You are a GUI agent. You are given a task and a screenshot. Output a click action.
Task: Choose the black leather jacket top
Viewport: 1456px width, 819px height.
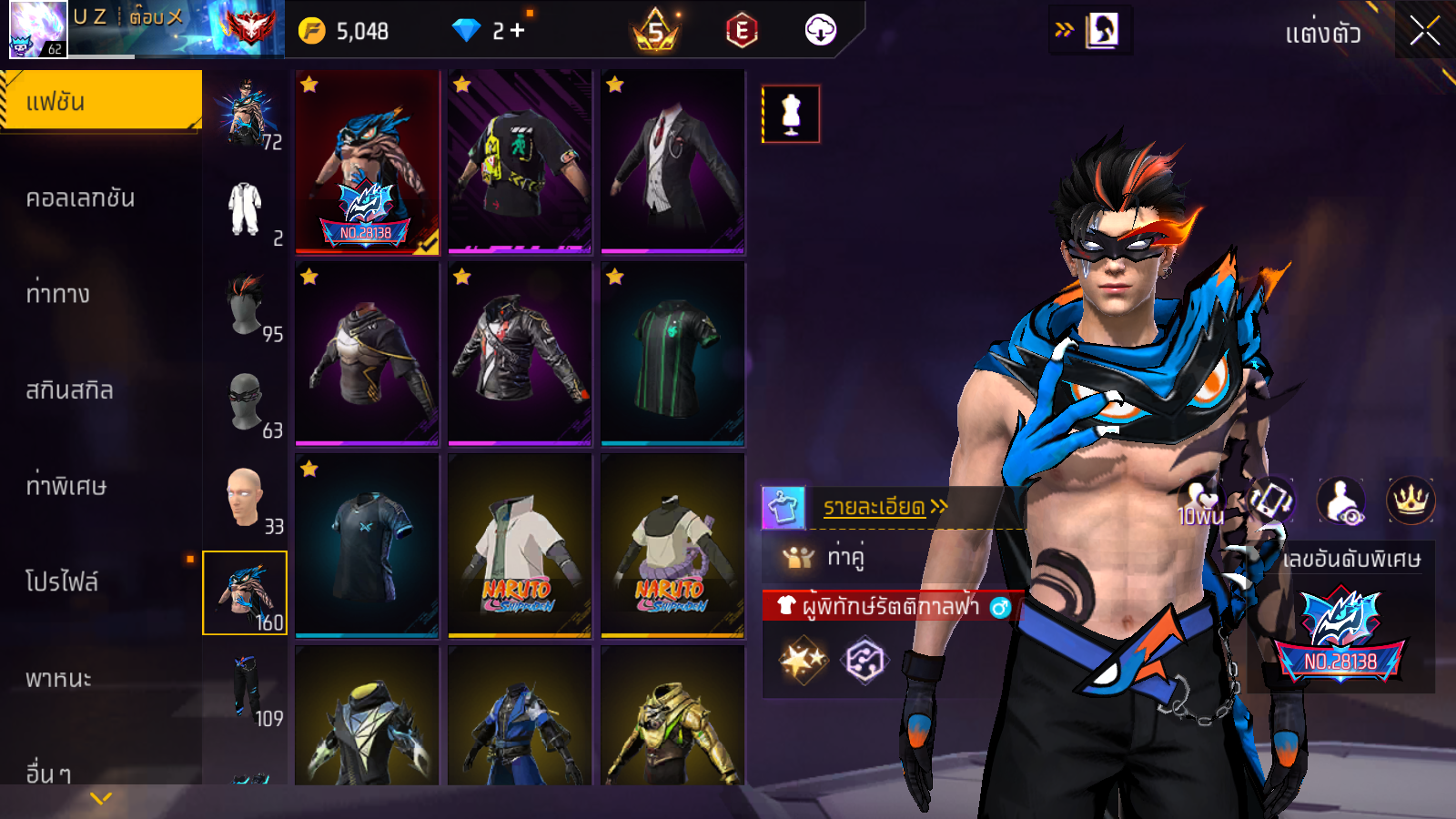pyautogui.click(x=520, y=354)
